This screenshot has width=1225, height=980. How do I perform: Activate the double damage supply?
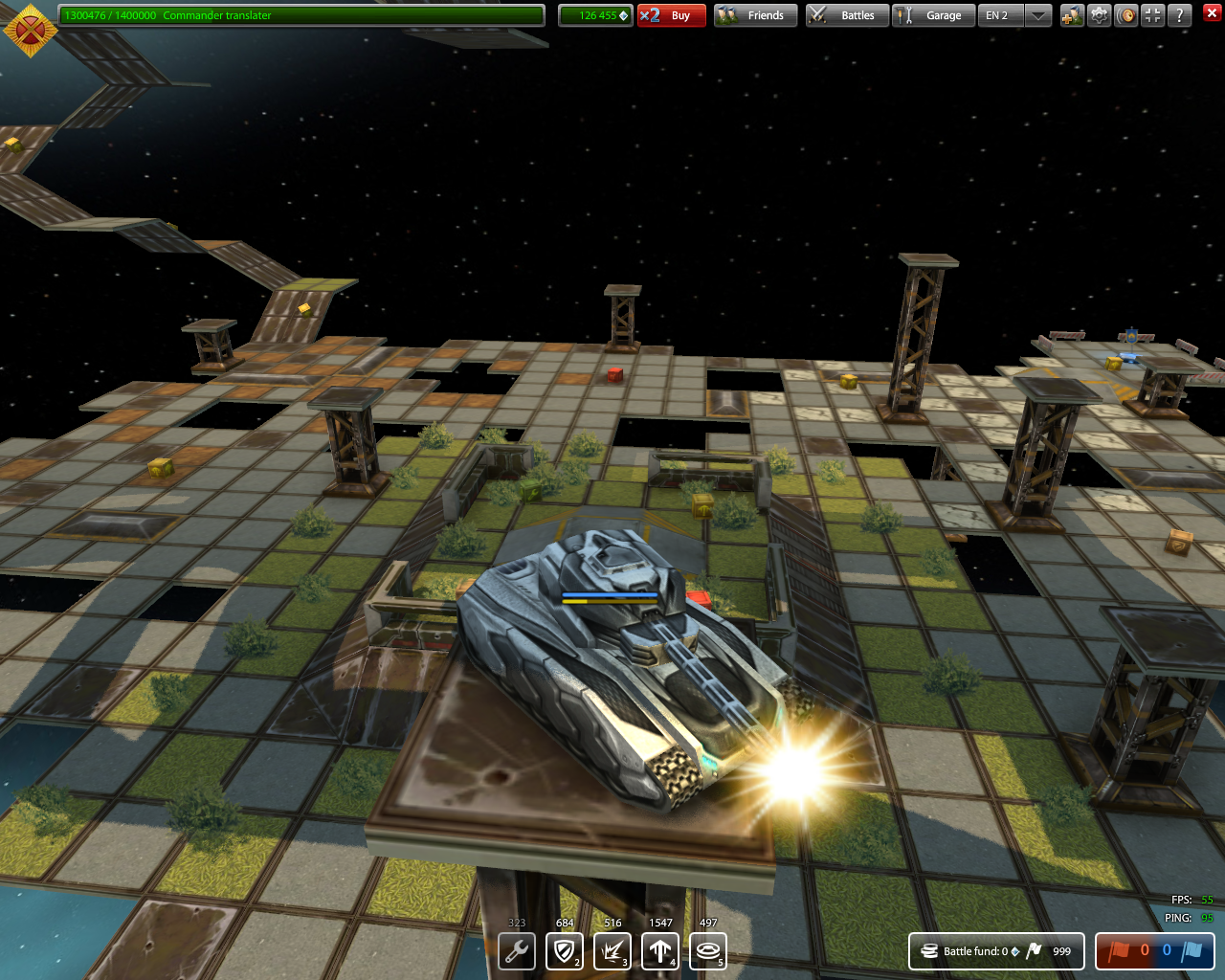coord(612,951)
